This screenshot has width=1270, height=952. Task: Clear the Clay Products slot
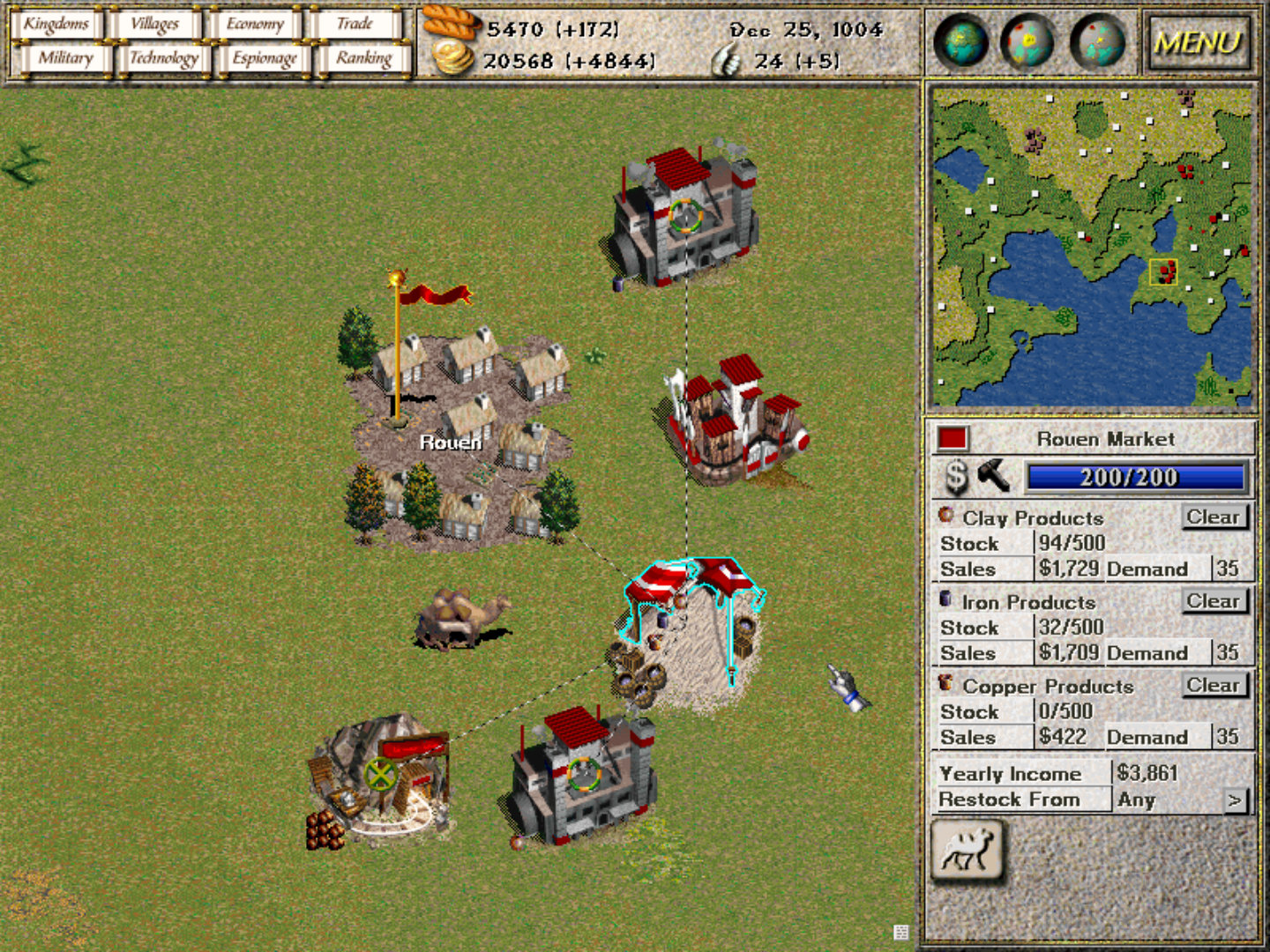pos(1214,517)
